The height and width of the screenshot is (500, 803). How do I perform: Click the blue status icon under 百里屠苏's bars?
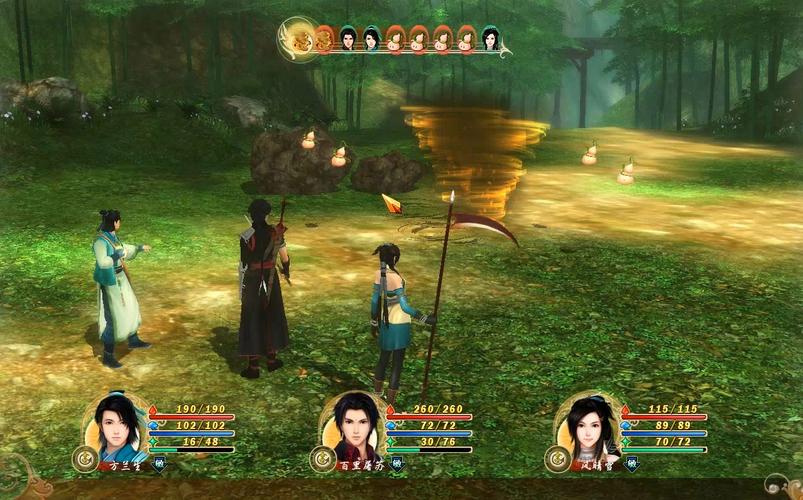coord(396,463)
